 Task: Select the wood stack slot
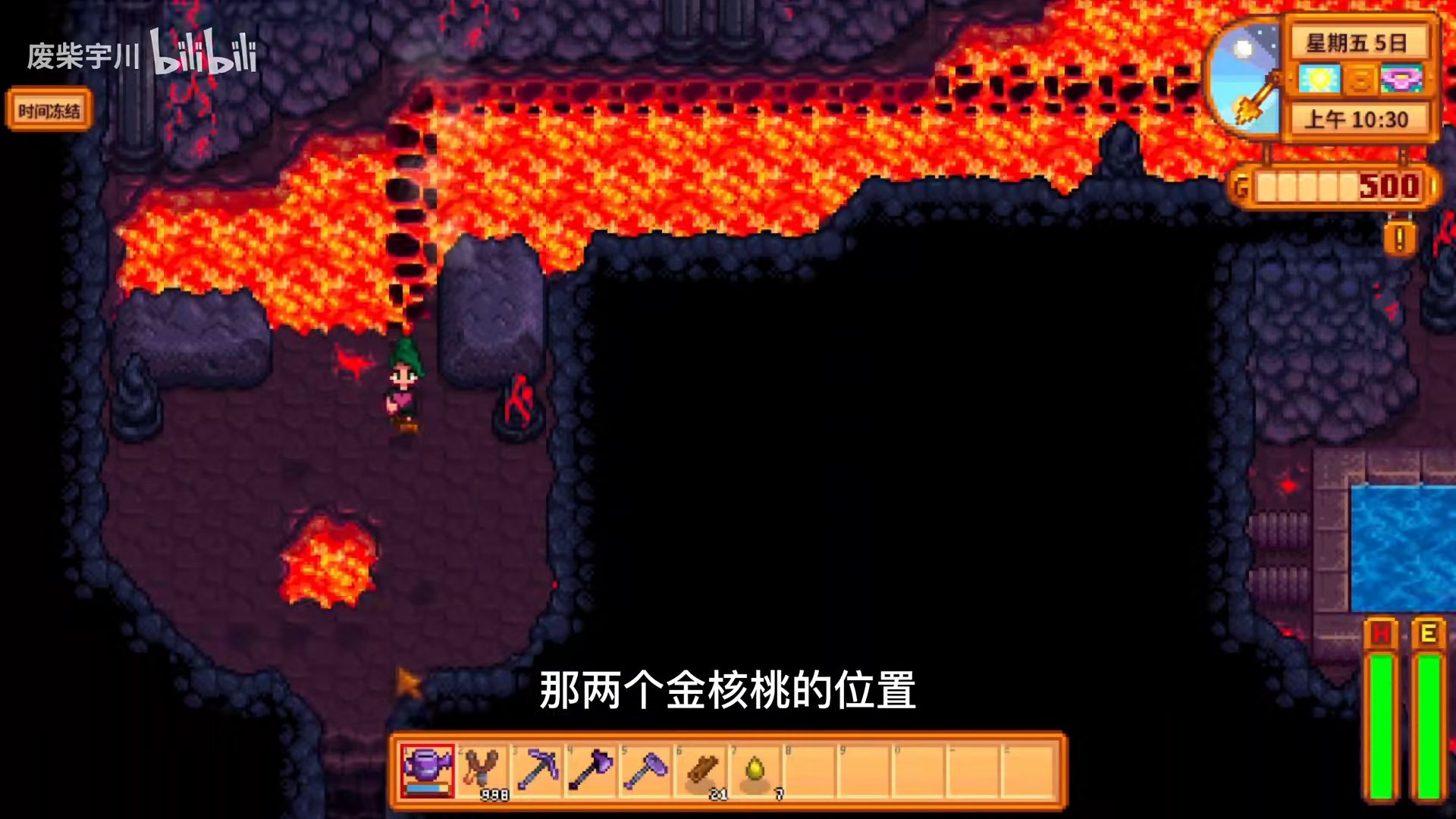tap(701, 770)
